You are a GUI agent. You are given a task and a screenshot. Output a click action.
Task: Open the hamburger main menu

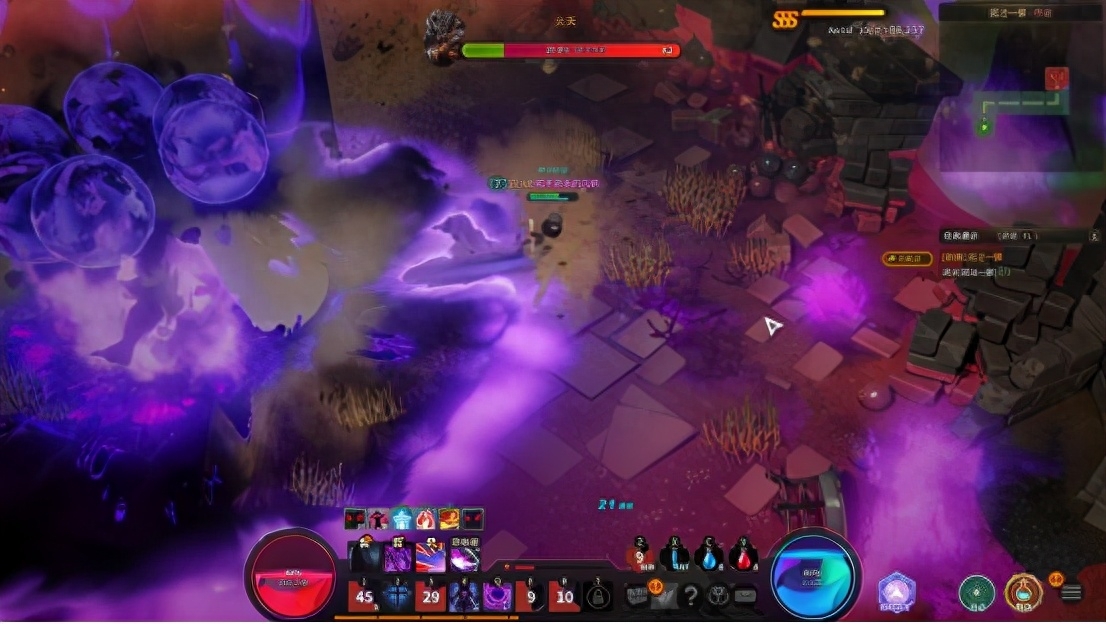pyautogui.click(x=1072, y=592)
